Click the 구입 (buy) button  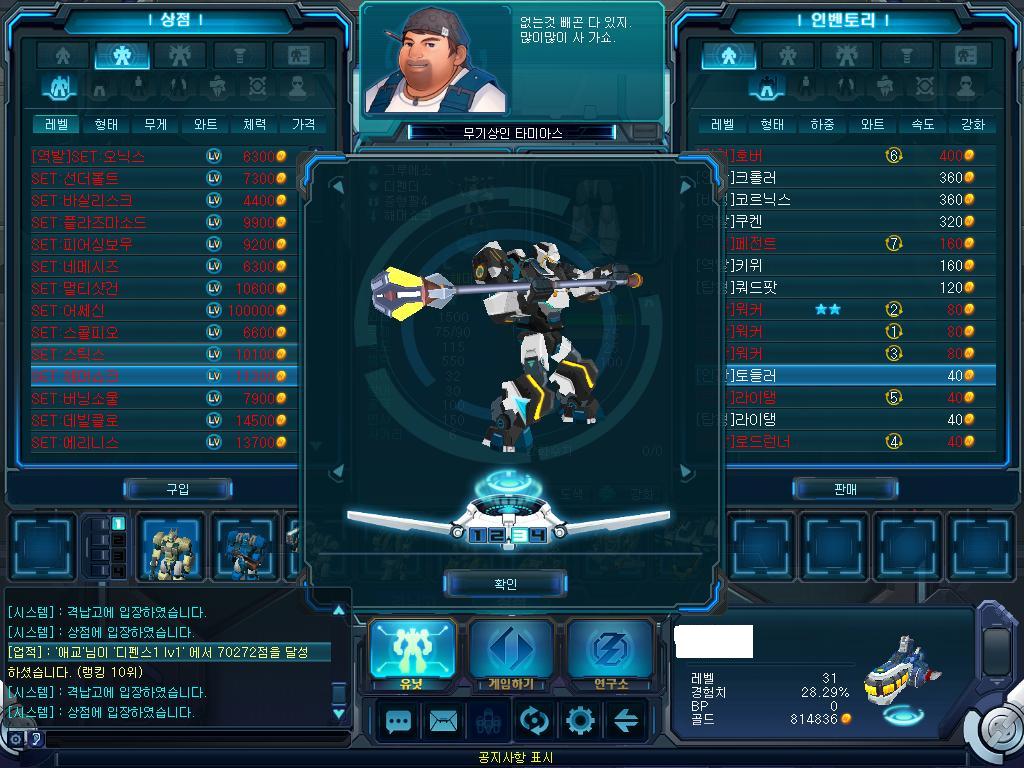[x=177, y=489]
